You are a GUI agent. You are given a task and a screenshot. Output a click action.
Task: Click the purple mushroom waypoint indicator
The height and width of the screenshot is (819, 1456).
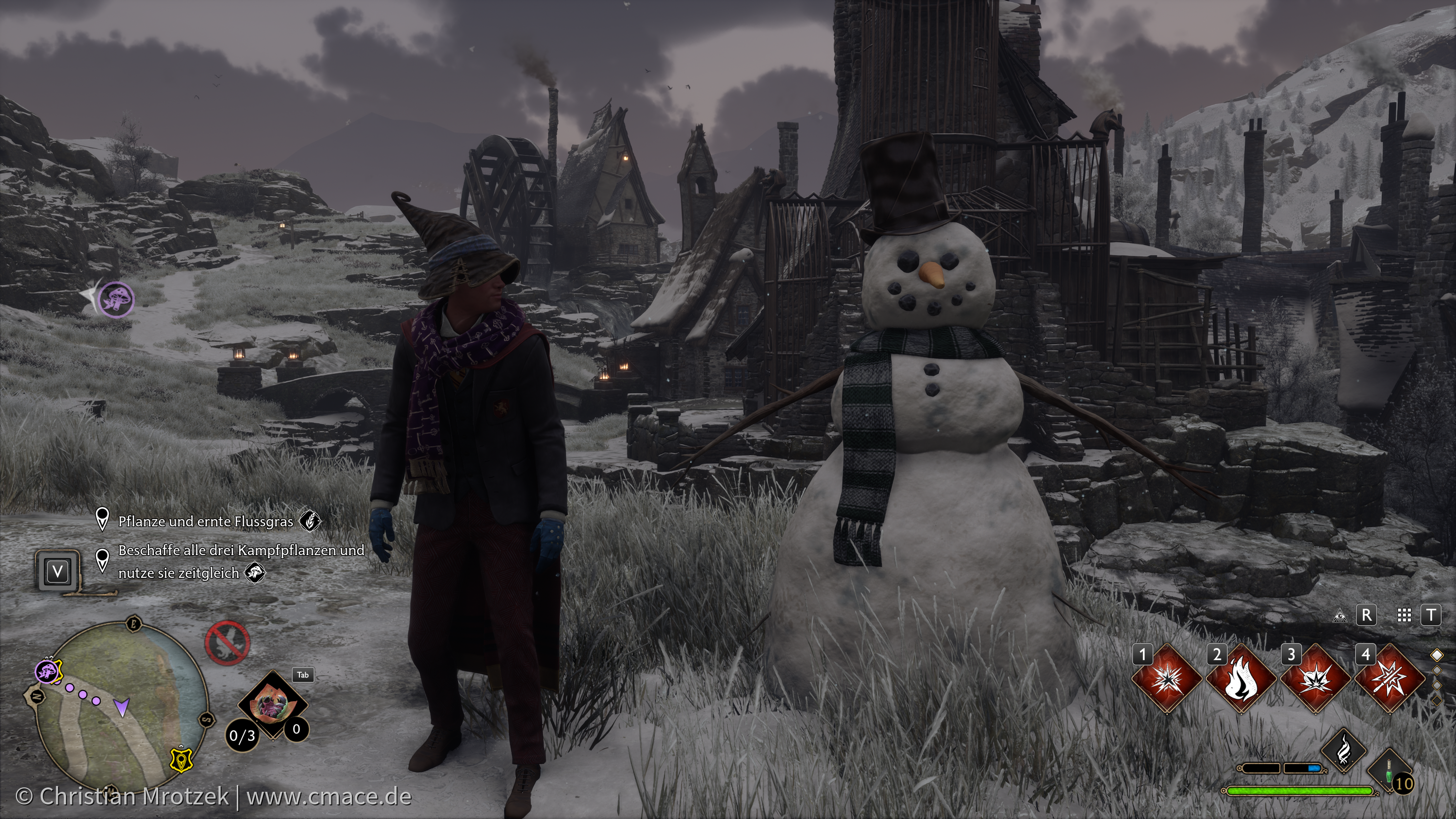click(116, 298)
